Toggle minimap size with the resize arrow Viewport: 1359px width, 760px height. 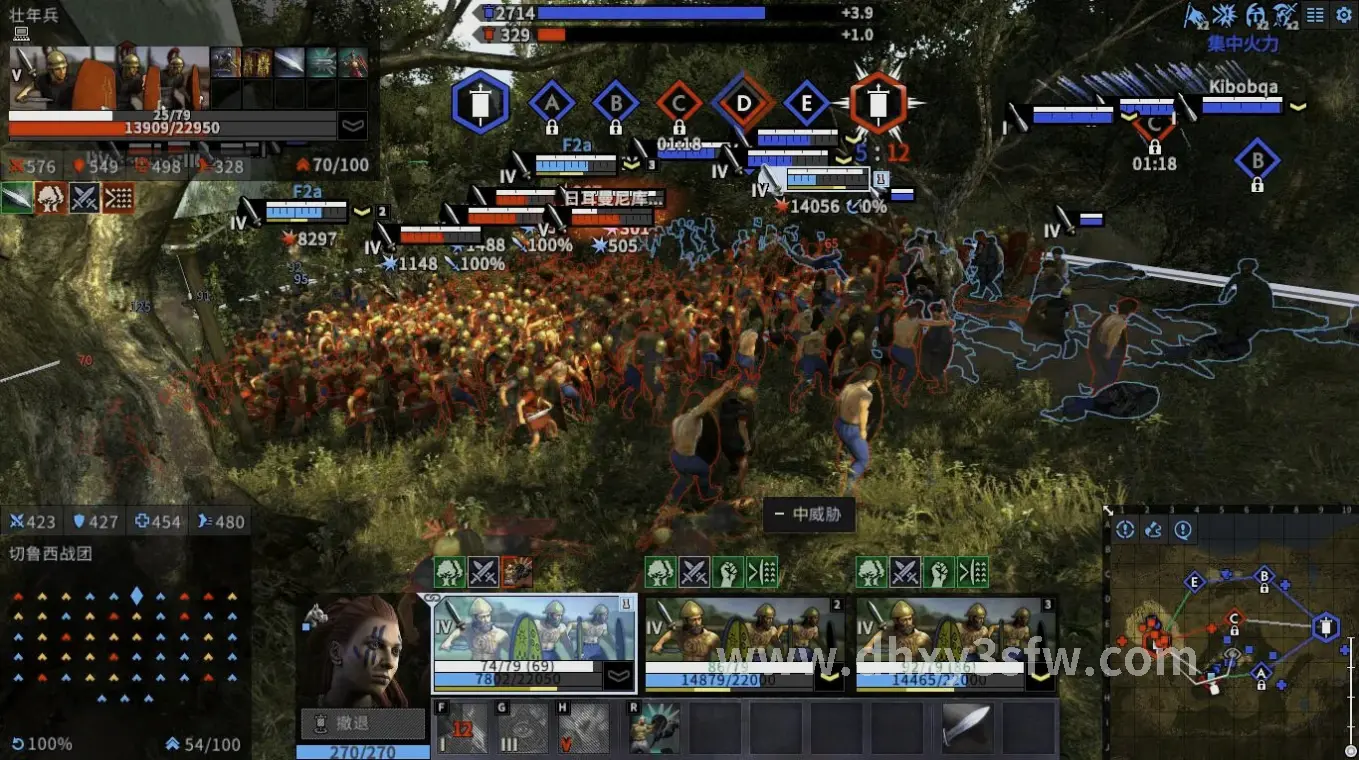click(x=1108, y=511)
